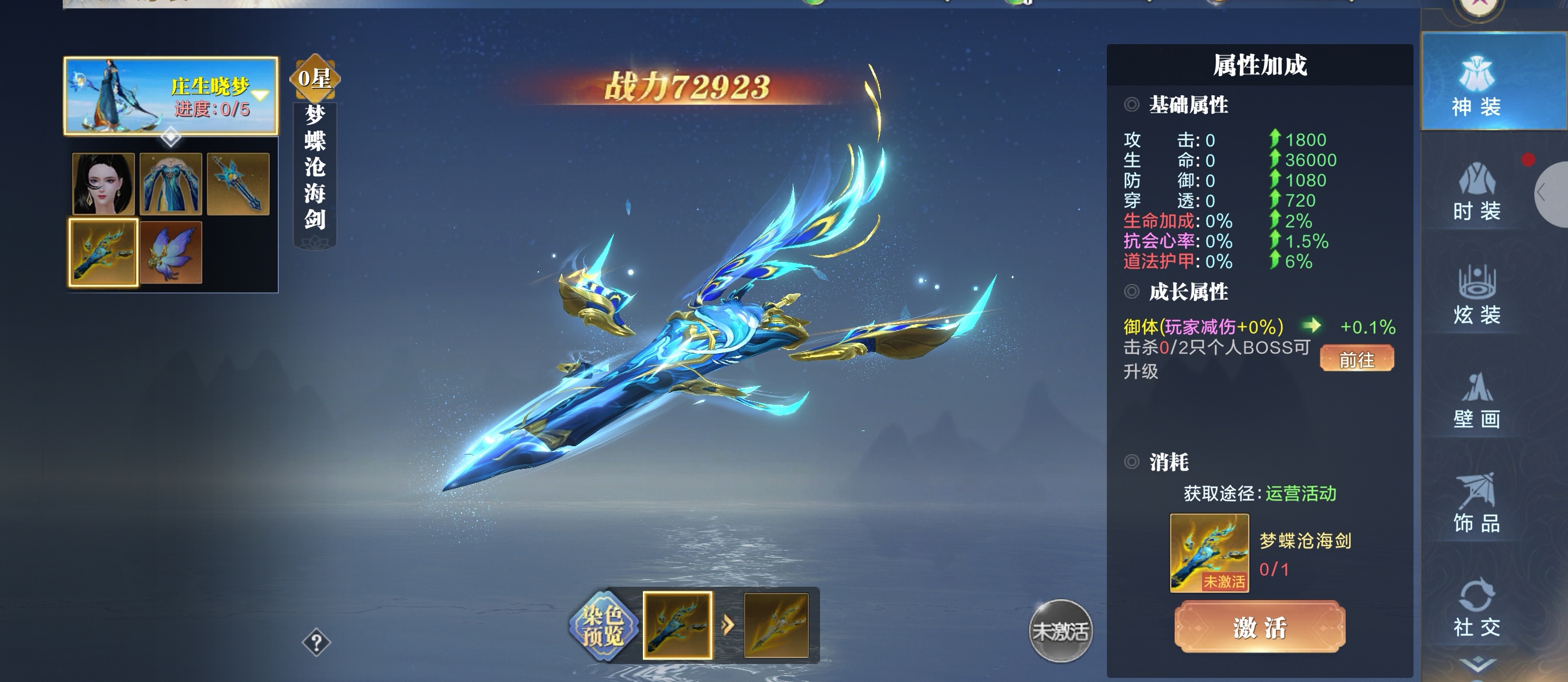Activate the sword with the 激活 button
This screenshot has height=682, width=1568.
(1260, 627)
